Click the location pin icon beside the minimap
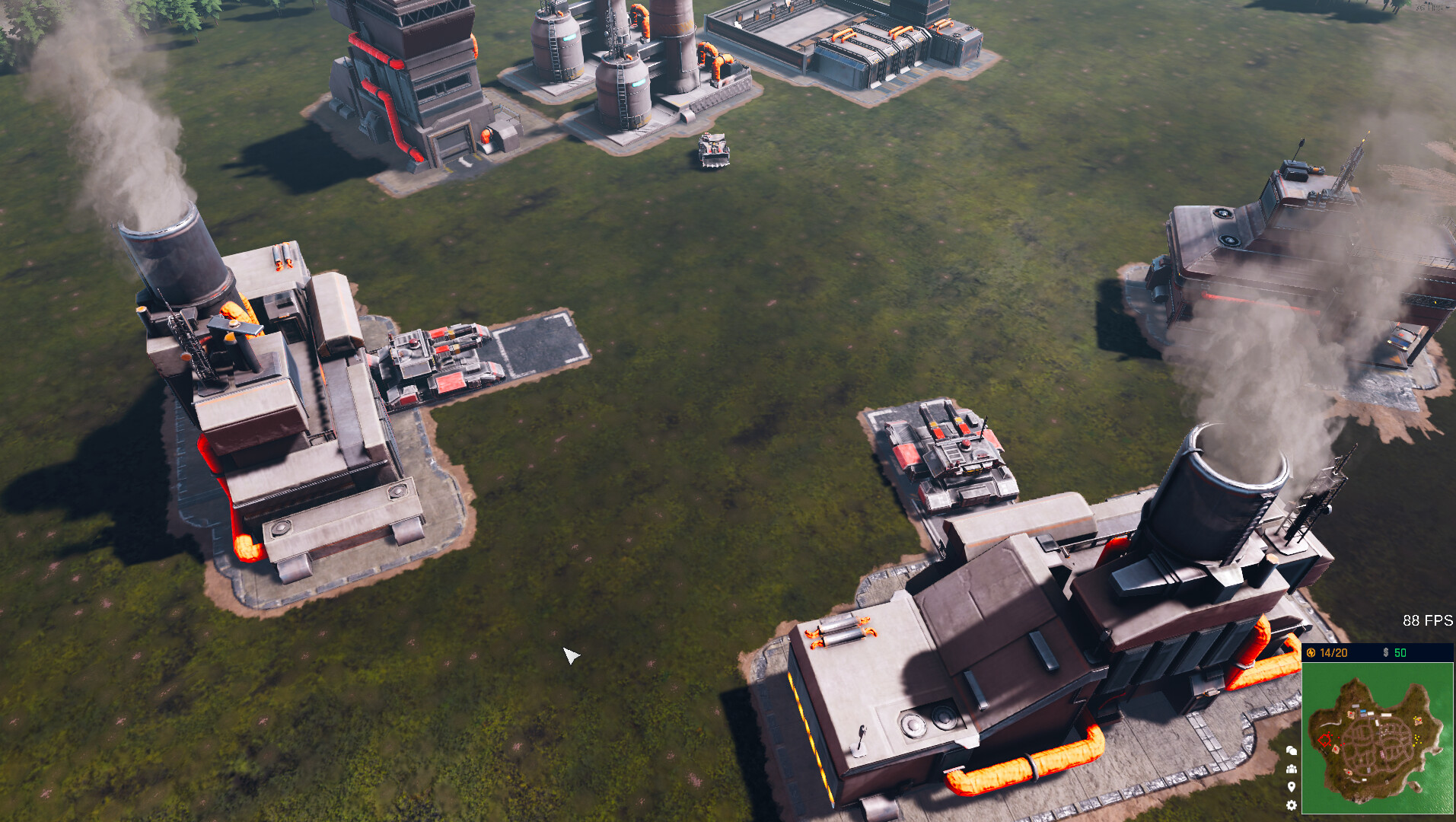 (x=1292, y=786)
